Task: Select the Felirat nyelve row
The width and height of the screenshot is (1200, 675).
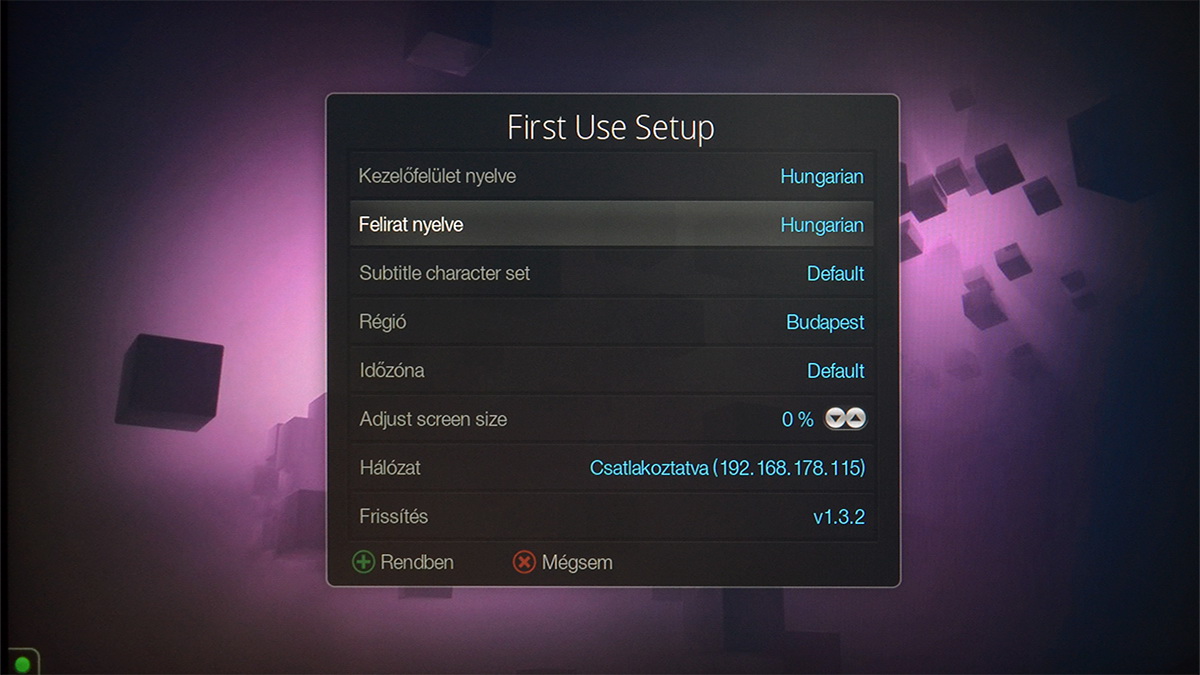Action: (x=611, y=225)
